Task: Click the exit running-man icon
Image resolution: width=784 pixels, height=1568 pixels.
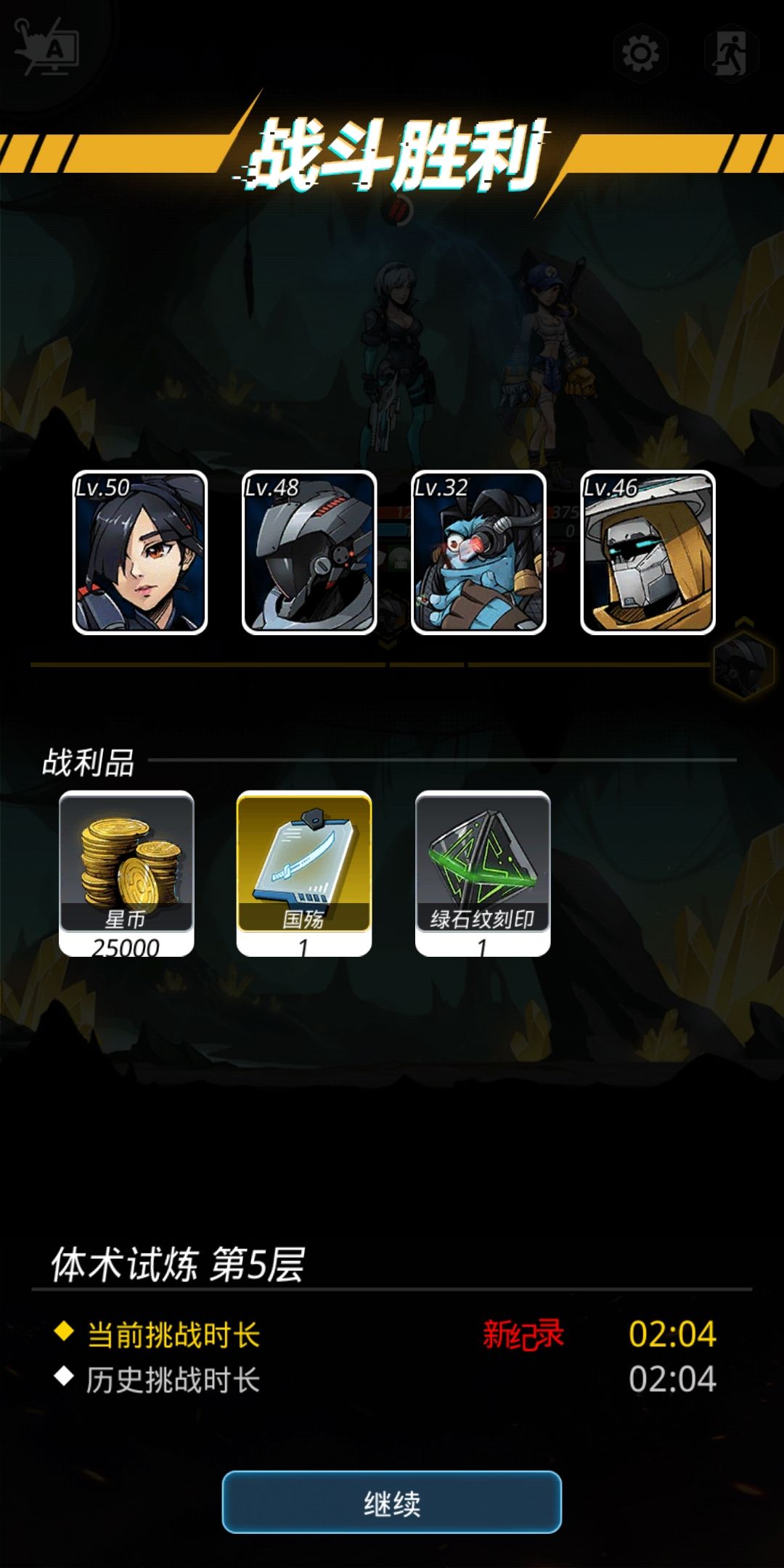Action: pos(731,53)
